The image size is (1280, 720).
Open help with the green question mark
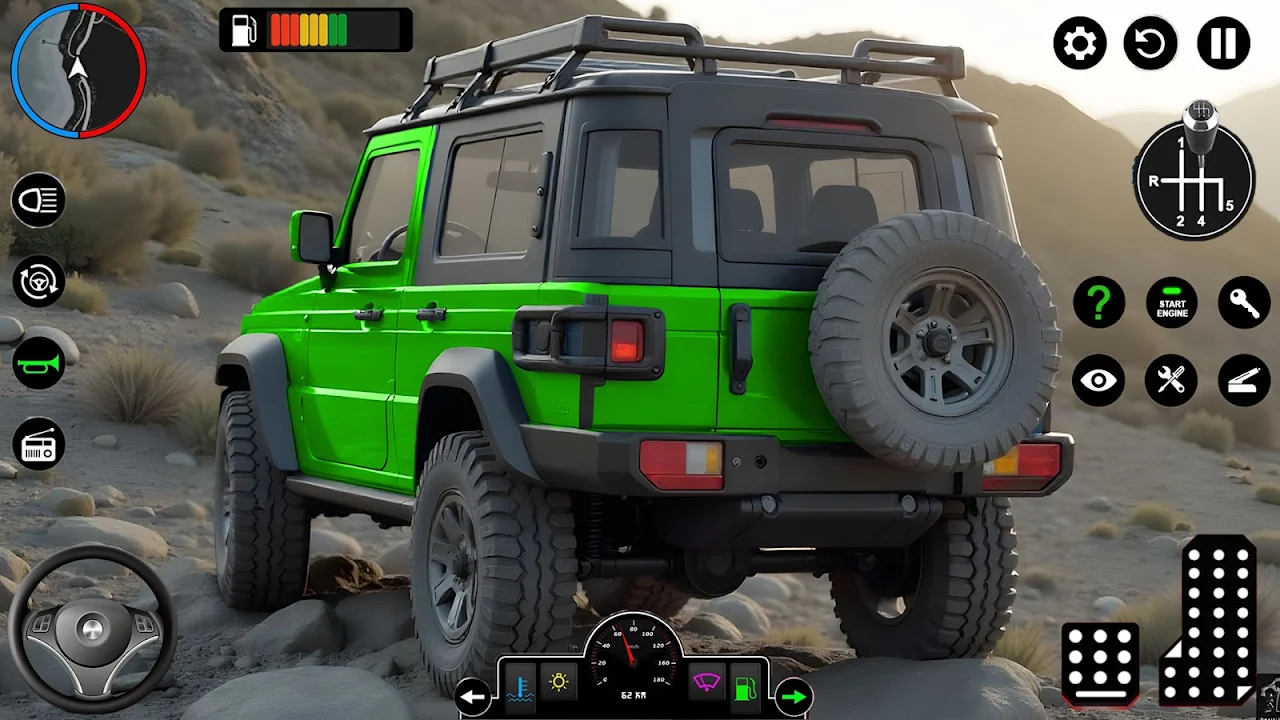1098,301
